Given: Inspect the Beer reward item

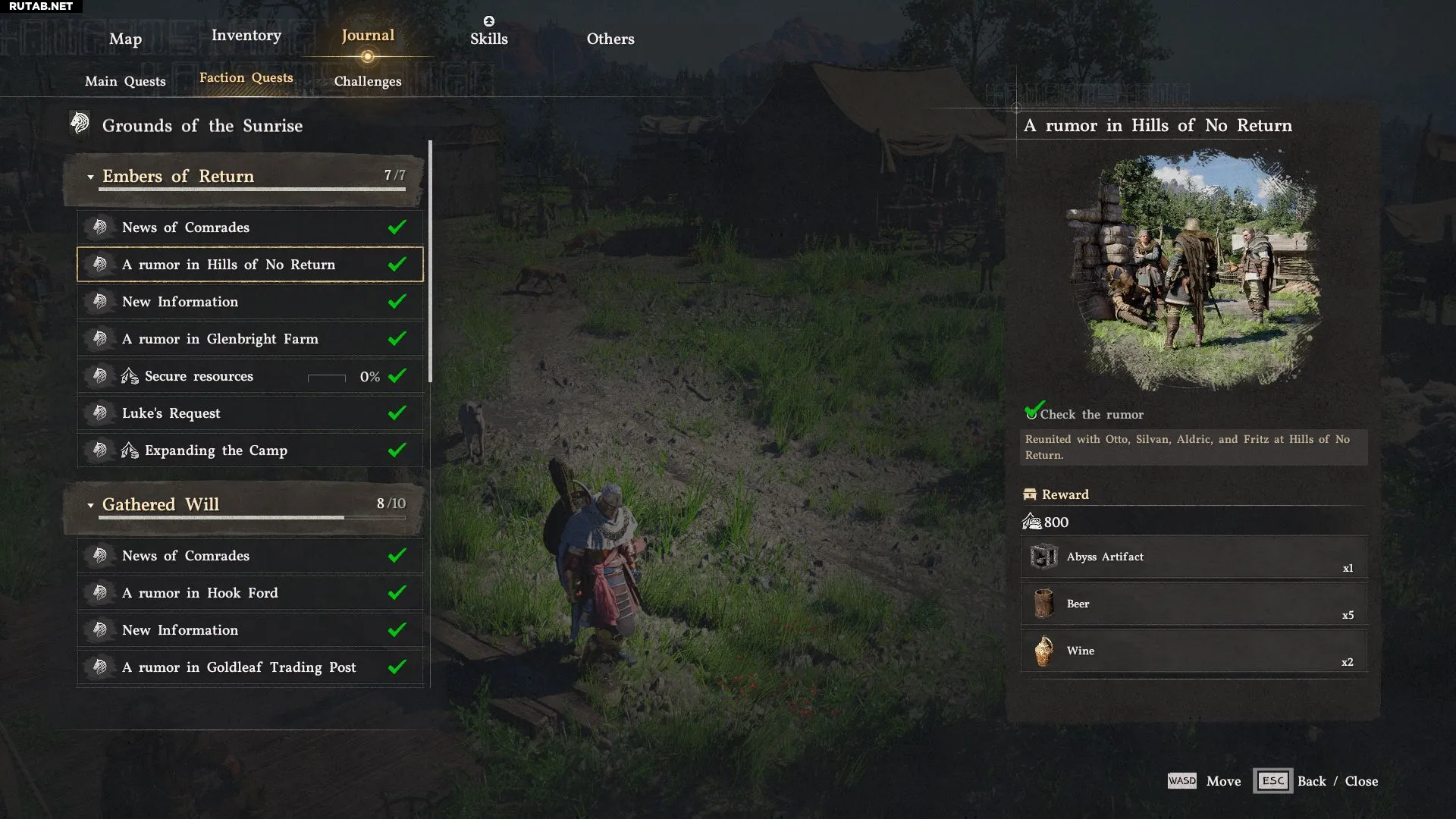Looking at the screenshot, I should [x=1194, y=604].
